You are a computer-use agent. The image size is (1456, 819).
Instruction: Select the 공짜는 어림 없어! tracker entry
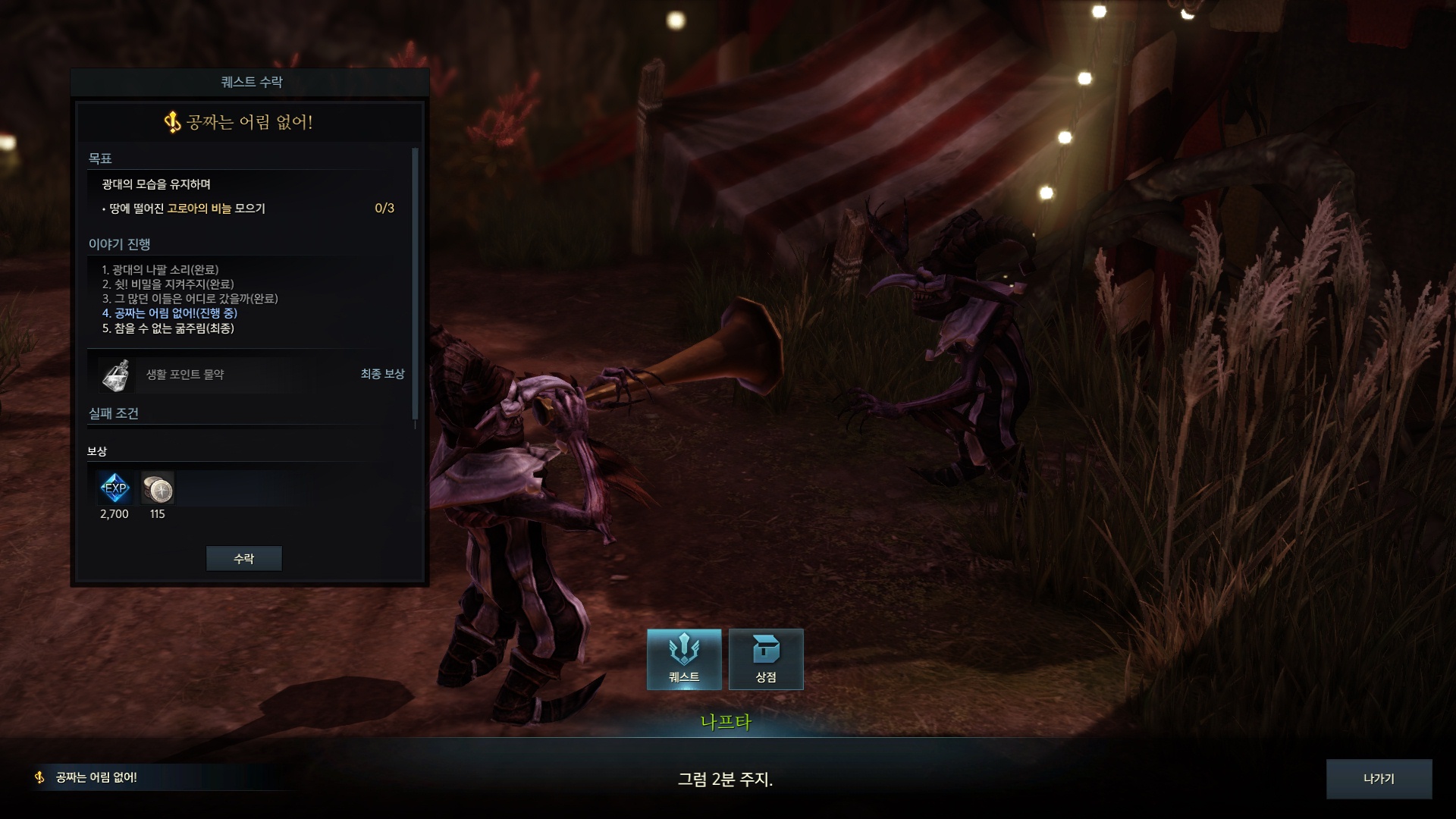(96, 777)
